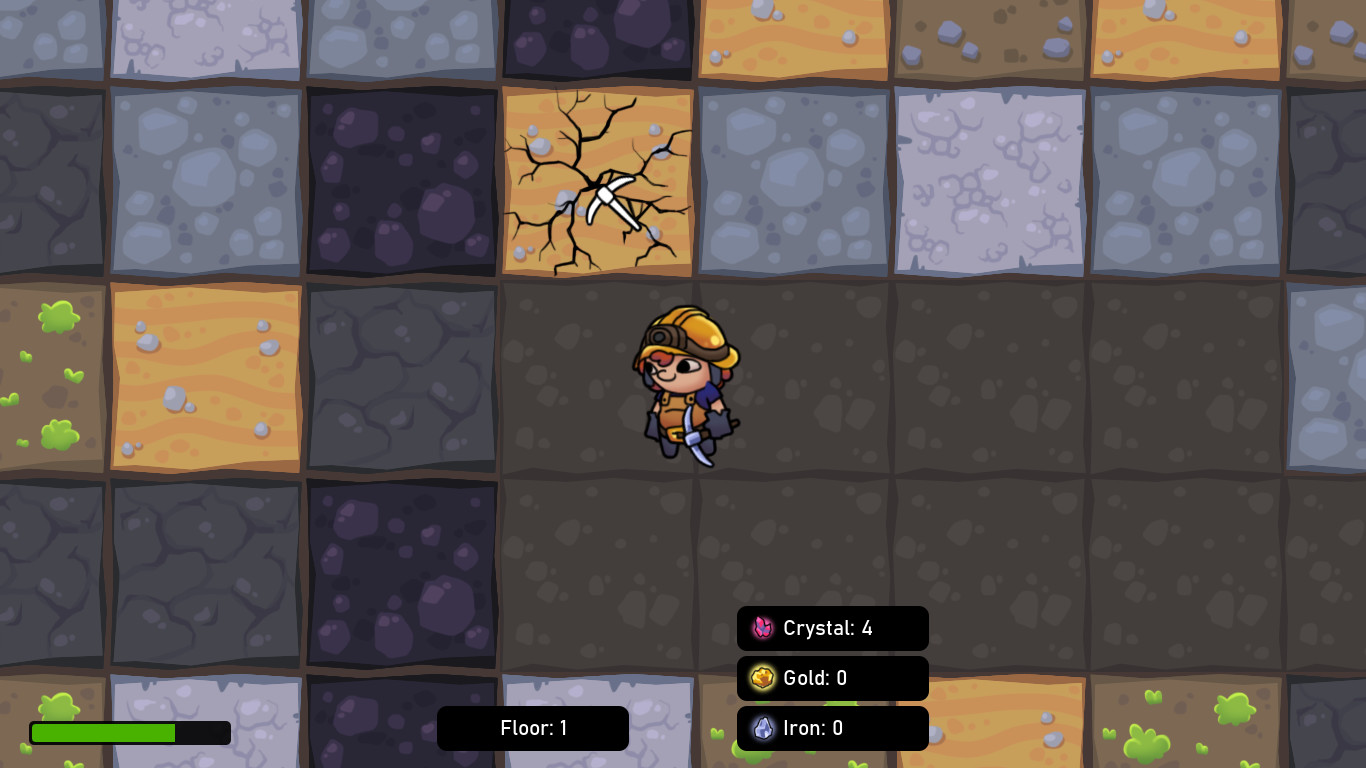Click the pink Crystal resource icon
The height and width of the screenshot is (768, 1366).
tap(762, 628)
